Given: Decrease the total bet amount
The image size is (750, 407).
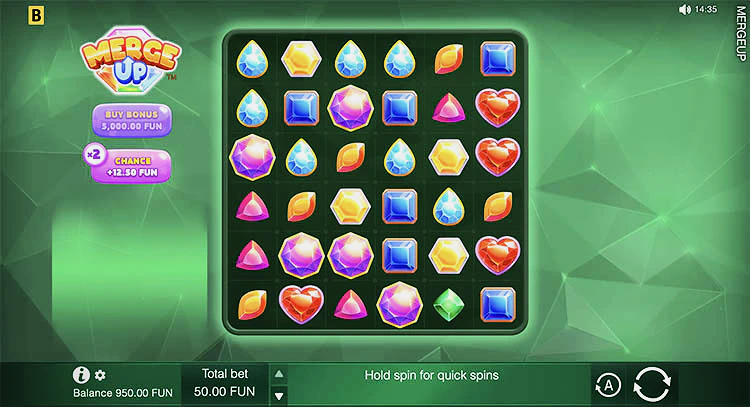Looking at the screenshot, I should click(x=279, y=395).
